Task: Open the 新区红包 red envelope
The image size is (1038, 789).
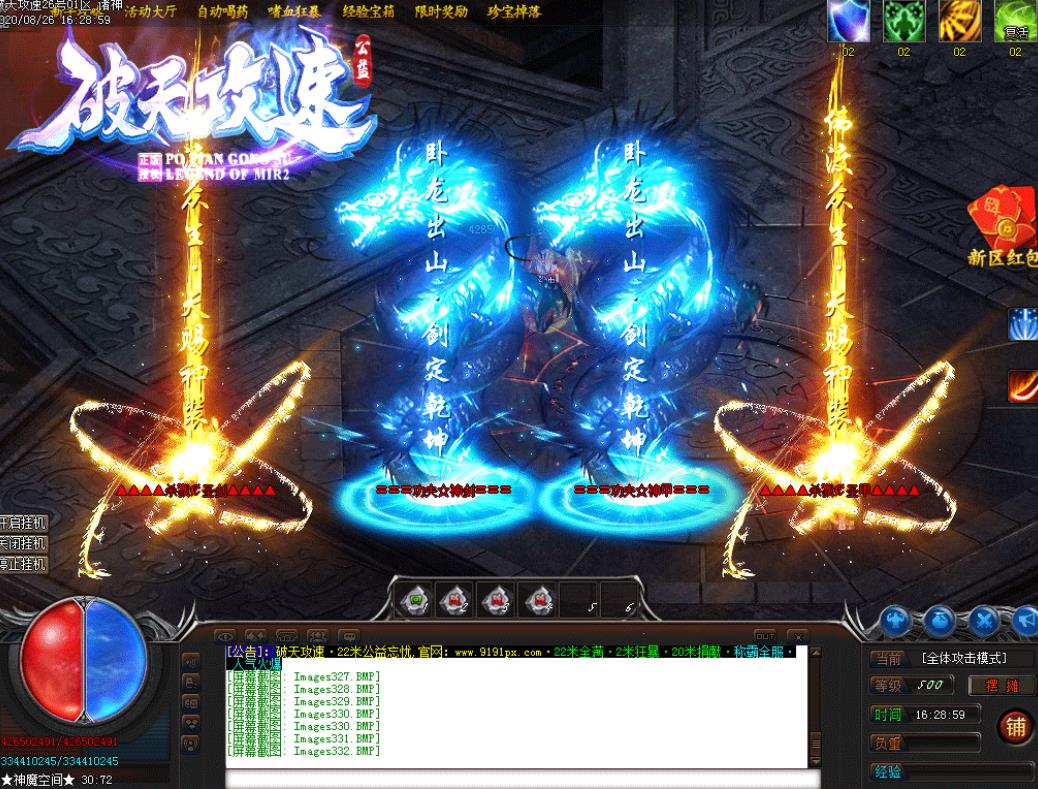Action: tap(1000, 225)
